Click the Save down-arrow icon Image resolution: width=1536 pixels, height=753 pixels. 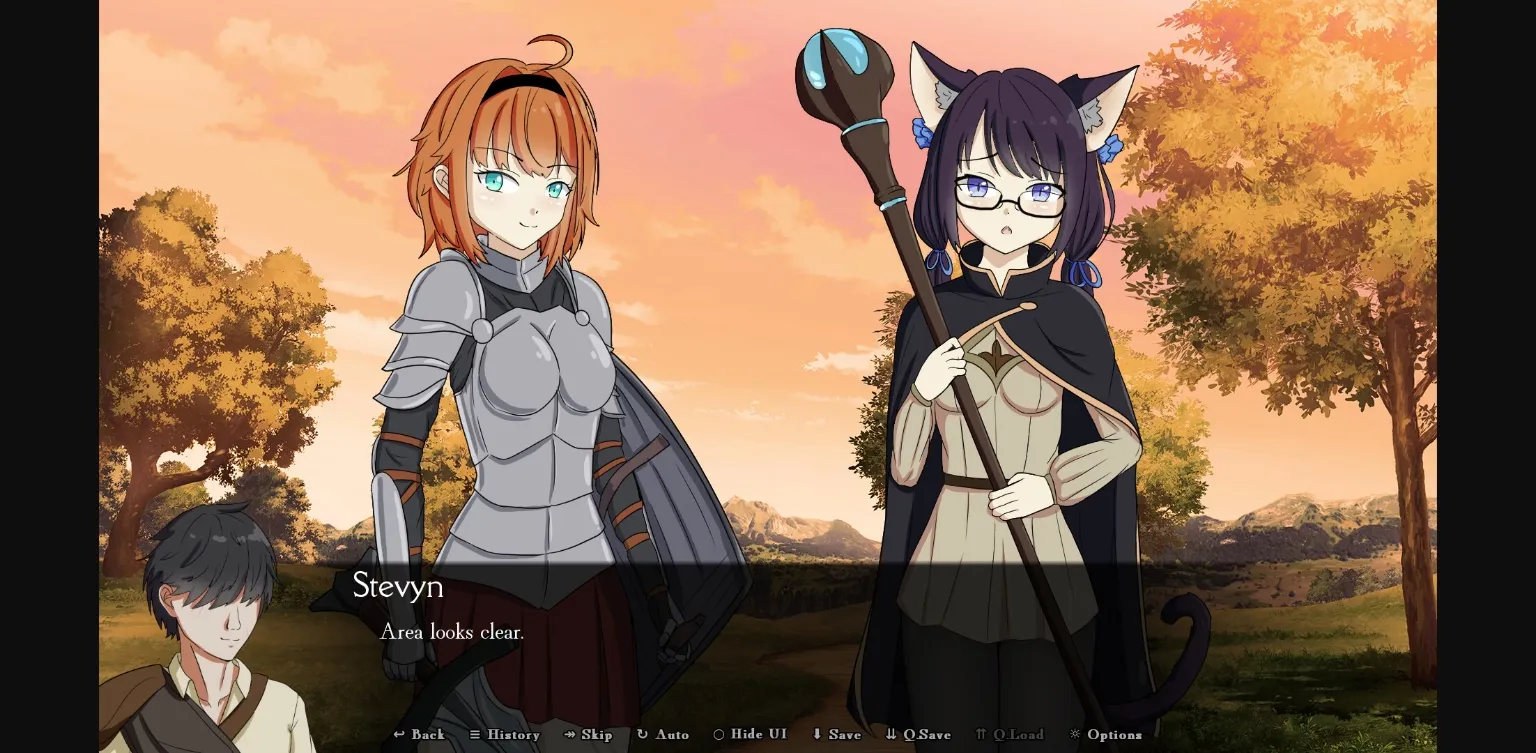[x=818, y=734]
